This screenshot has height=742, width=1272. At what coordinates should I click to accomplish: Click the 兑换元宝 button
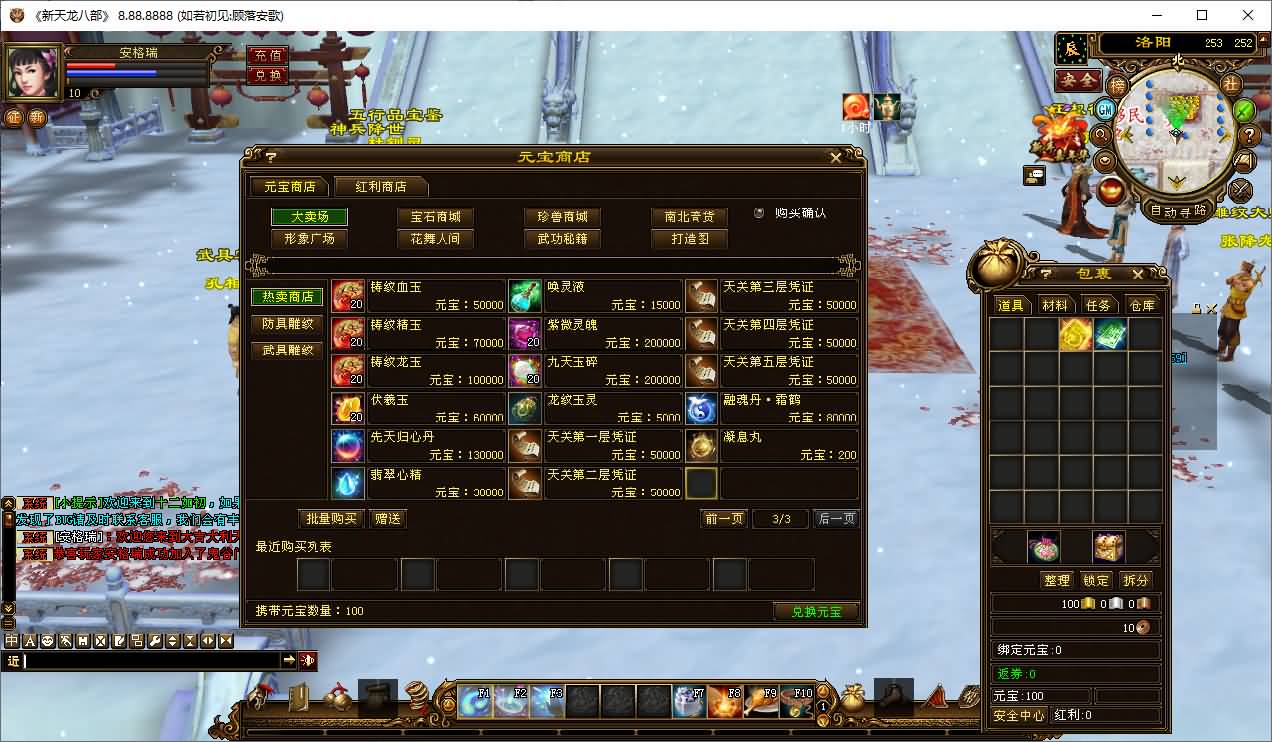click(816, 612)
